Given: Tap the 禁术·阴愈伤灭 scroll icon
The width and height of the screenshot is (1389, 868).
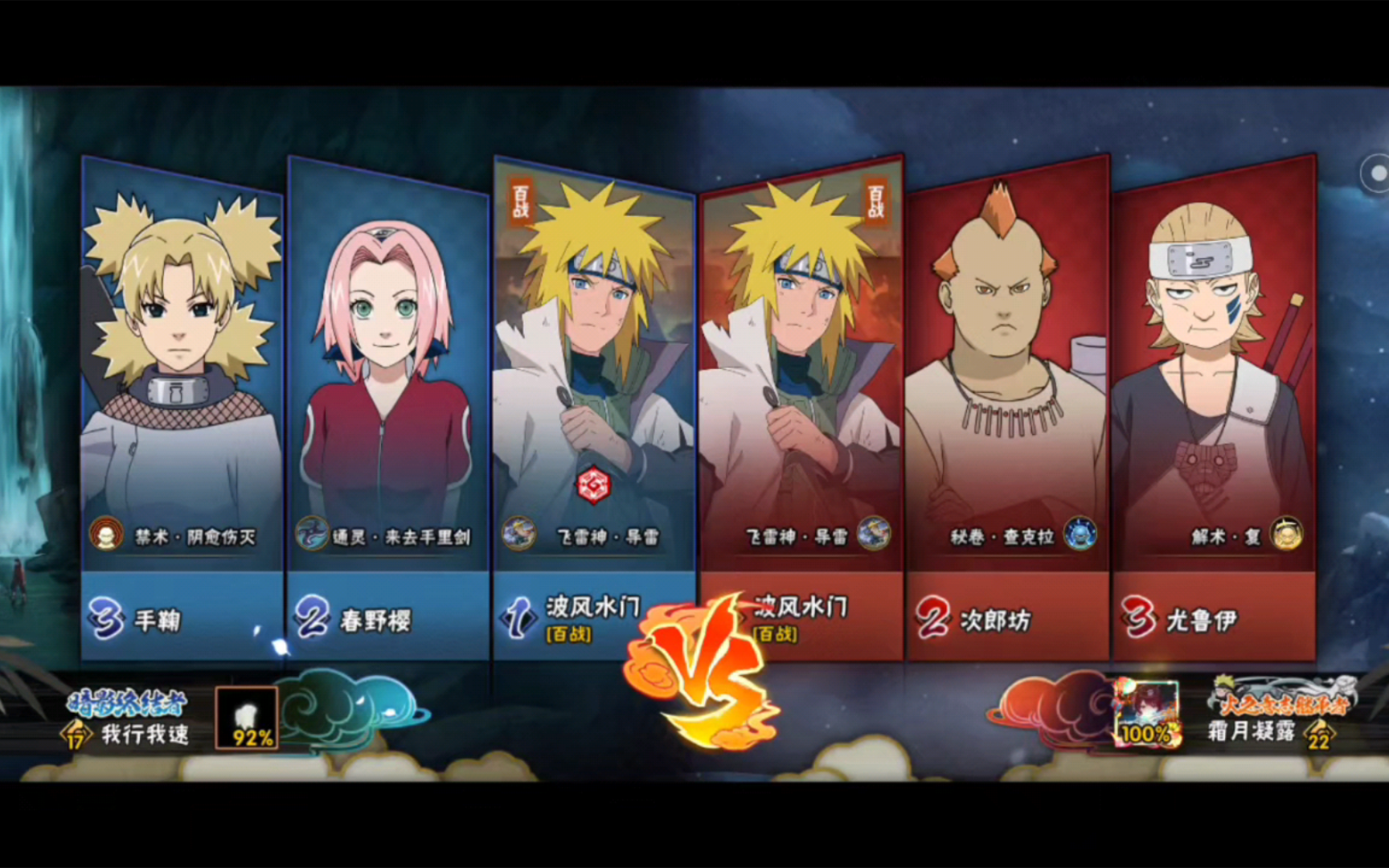Looking at the screenshot, I should (x=106, y=534).
